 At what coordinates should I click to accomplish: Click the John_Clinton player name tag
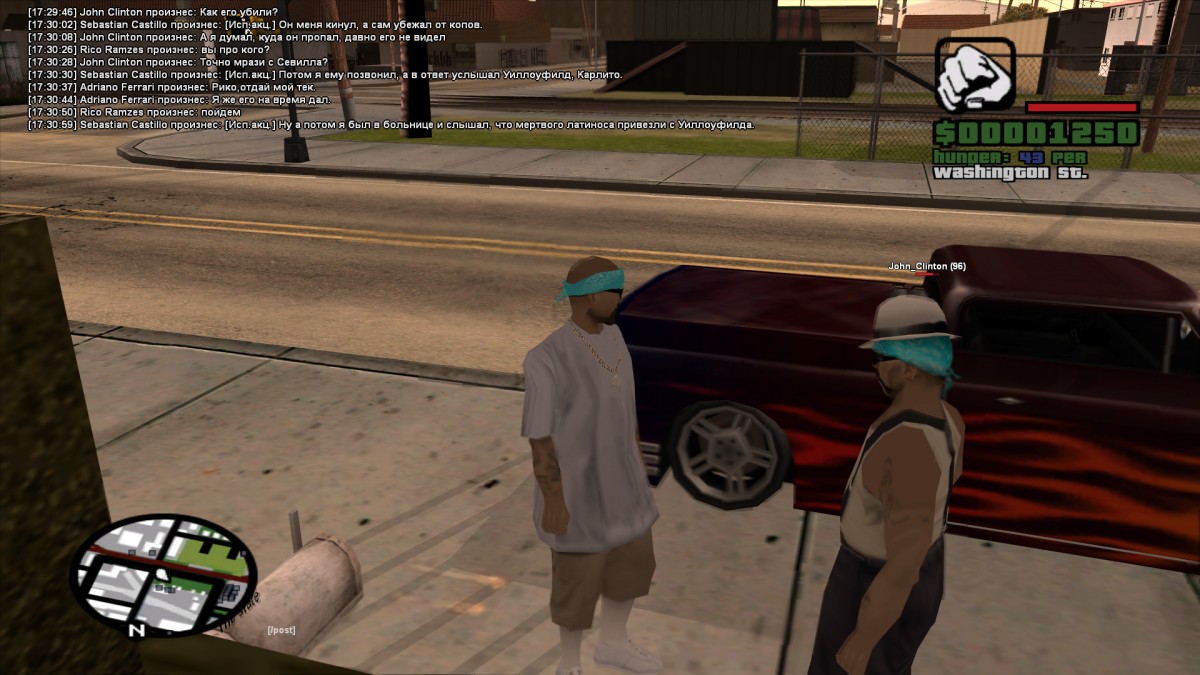pos(927,266)
